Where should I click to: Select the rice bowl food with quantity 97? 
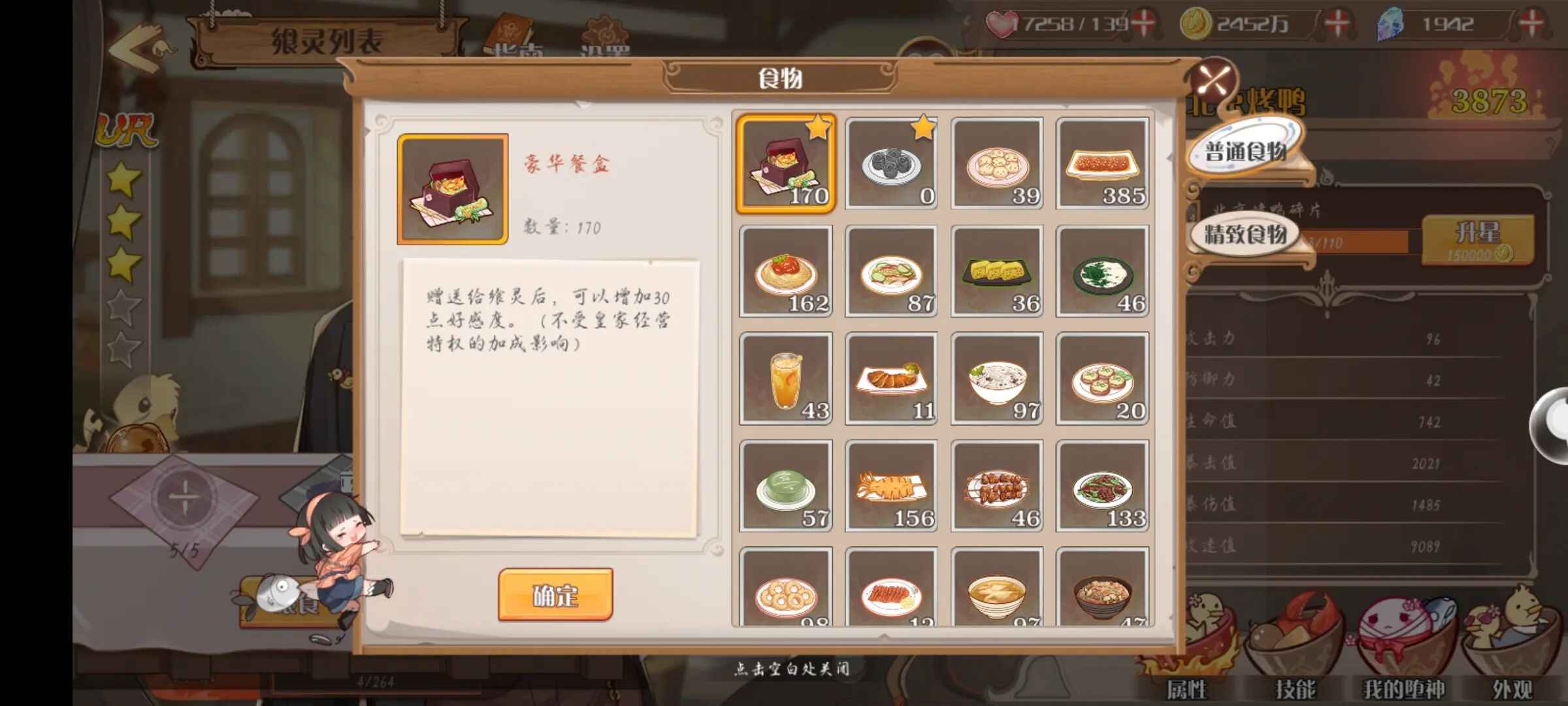(x=996, y=377)
